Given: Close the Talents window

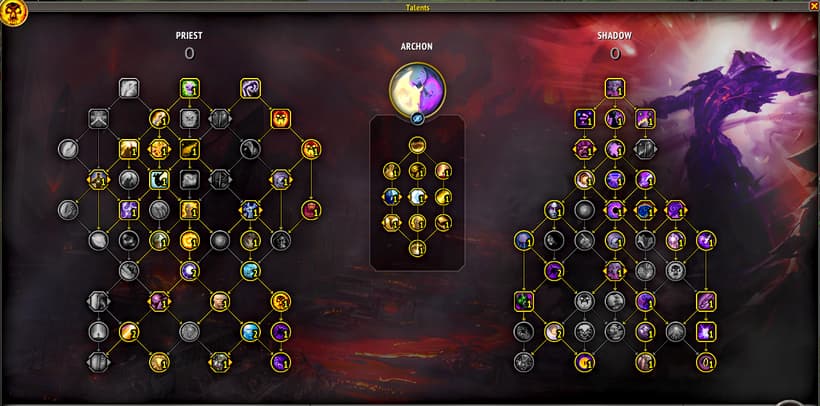Looking at the screenshot, I should [x=813, y=6].
